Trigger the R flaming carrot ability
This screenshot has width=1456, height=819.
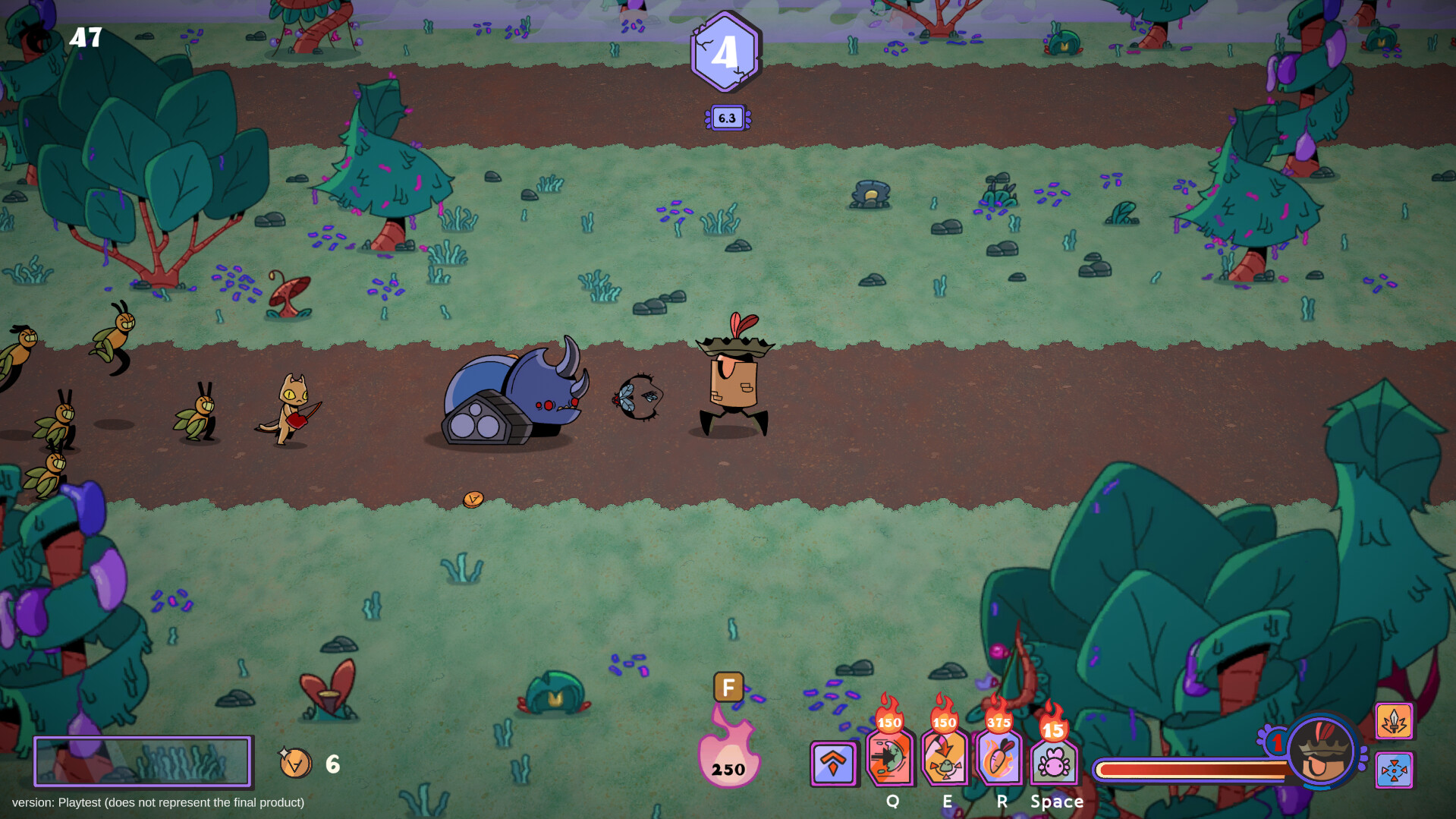click(1001, 758)
